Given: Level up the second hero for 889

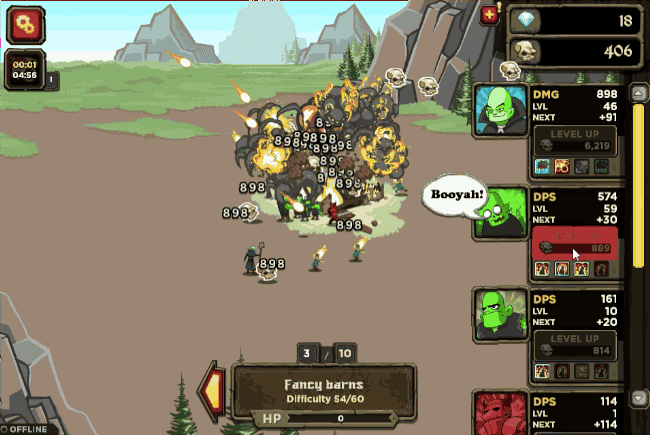Looking at the screenshot, I should tap(574, 242).
